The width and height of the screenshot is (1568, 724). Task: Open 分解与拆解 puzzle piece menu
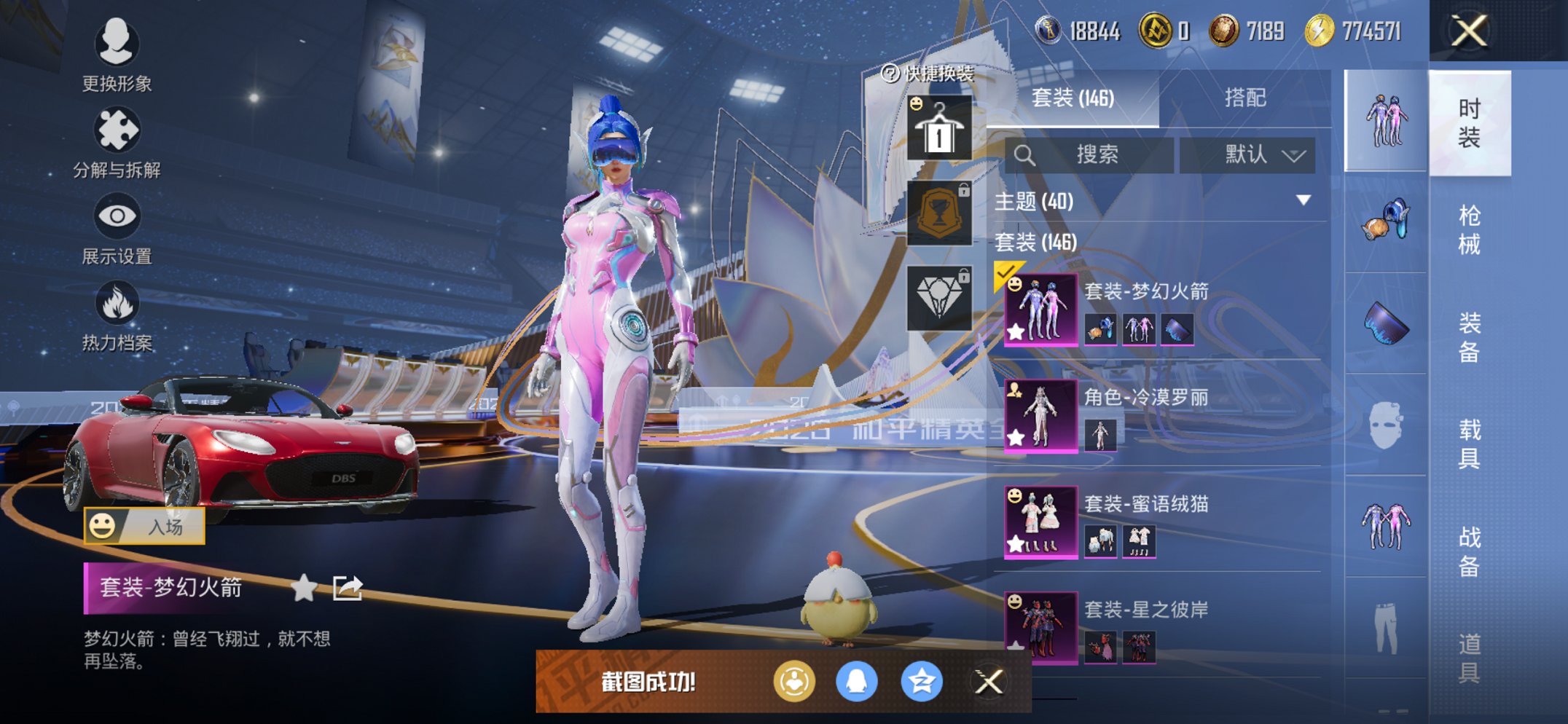(117, 142)
